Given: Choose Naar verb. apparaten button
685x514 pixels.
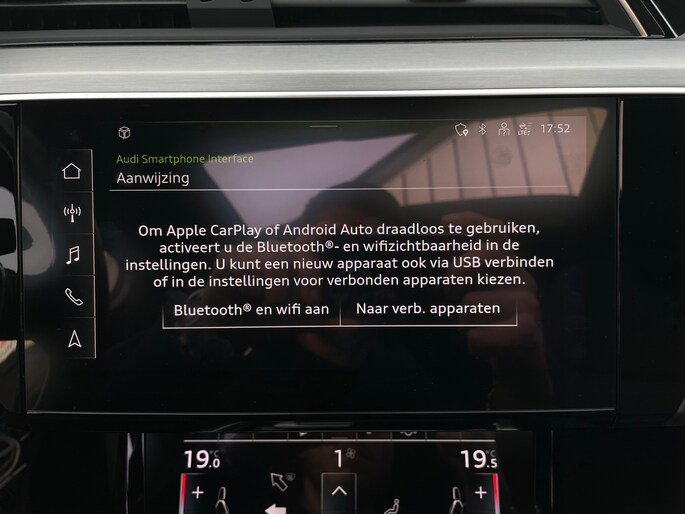Looking at the screenshot, I should point(428,309).
